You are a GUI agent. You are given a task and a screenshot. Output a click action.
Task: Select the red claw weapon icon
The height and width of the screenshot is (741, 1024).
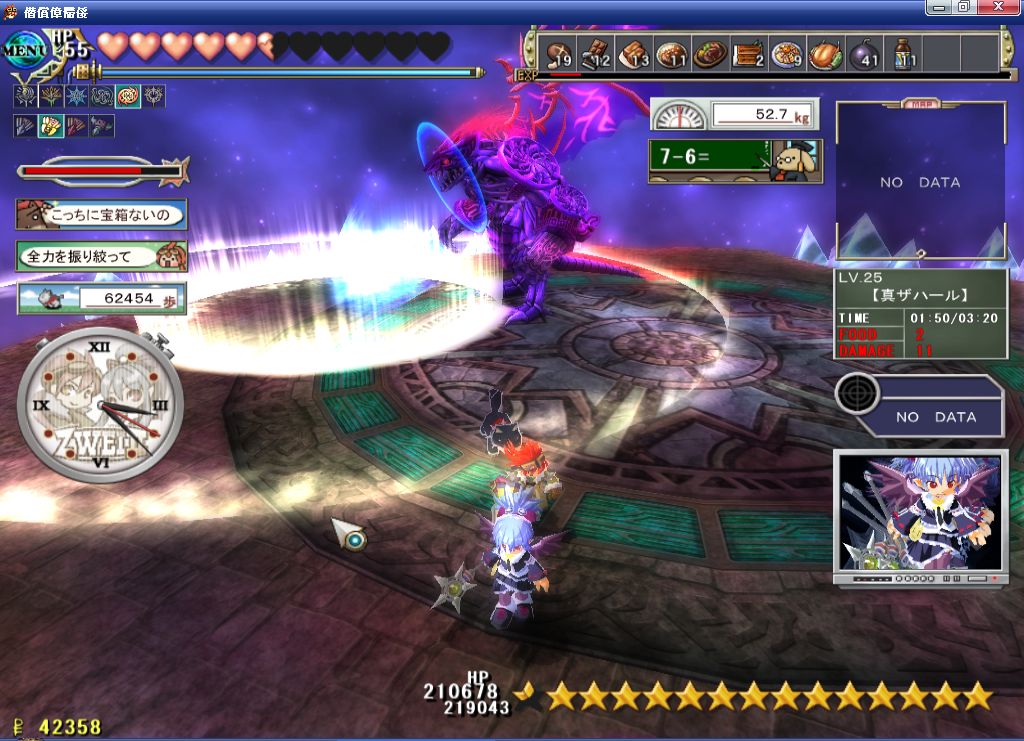[x=76, y=126]
